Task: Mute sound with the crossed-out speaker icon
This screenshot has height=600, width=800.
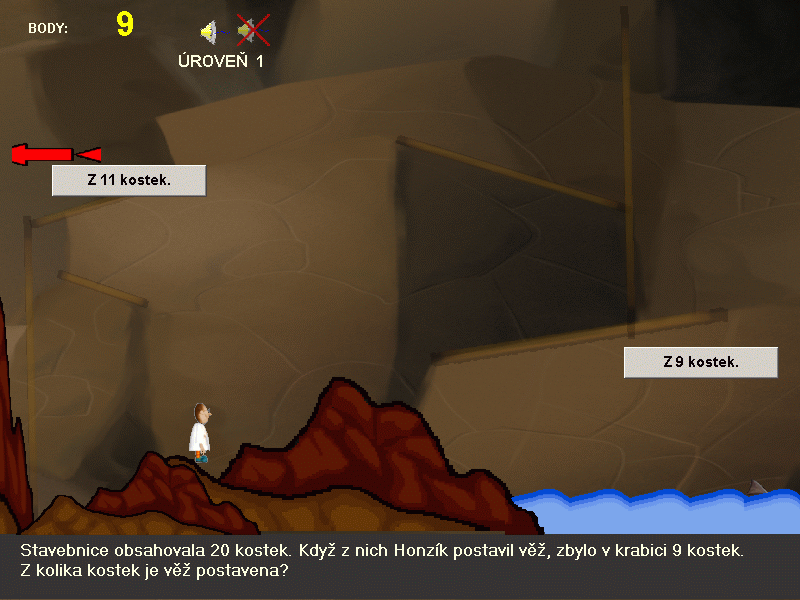Action: (252, 31)
